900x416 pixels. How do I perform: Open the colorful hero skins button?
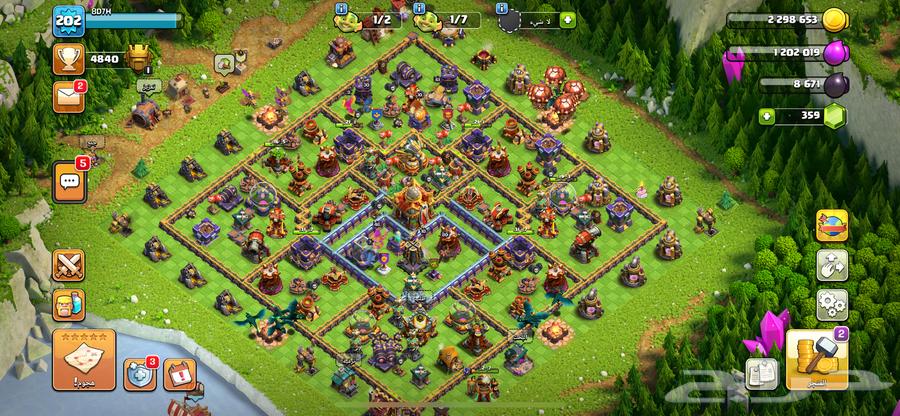pyautogui.click(x=832, y=225)
